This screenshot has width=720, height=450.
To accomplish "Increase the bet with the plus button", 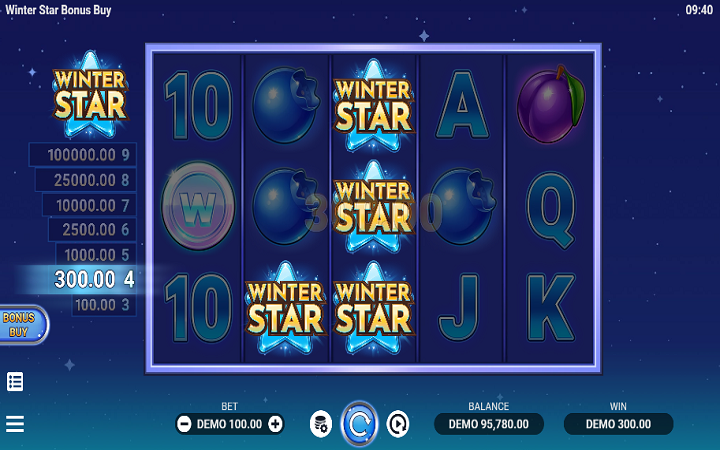I will (276, 424).
